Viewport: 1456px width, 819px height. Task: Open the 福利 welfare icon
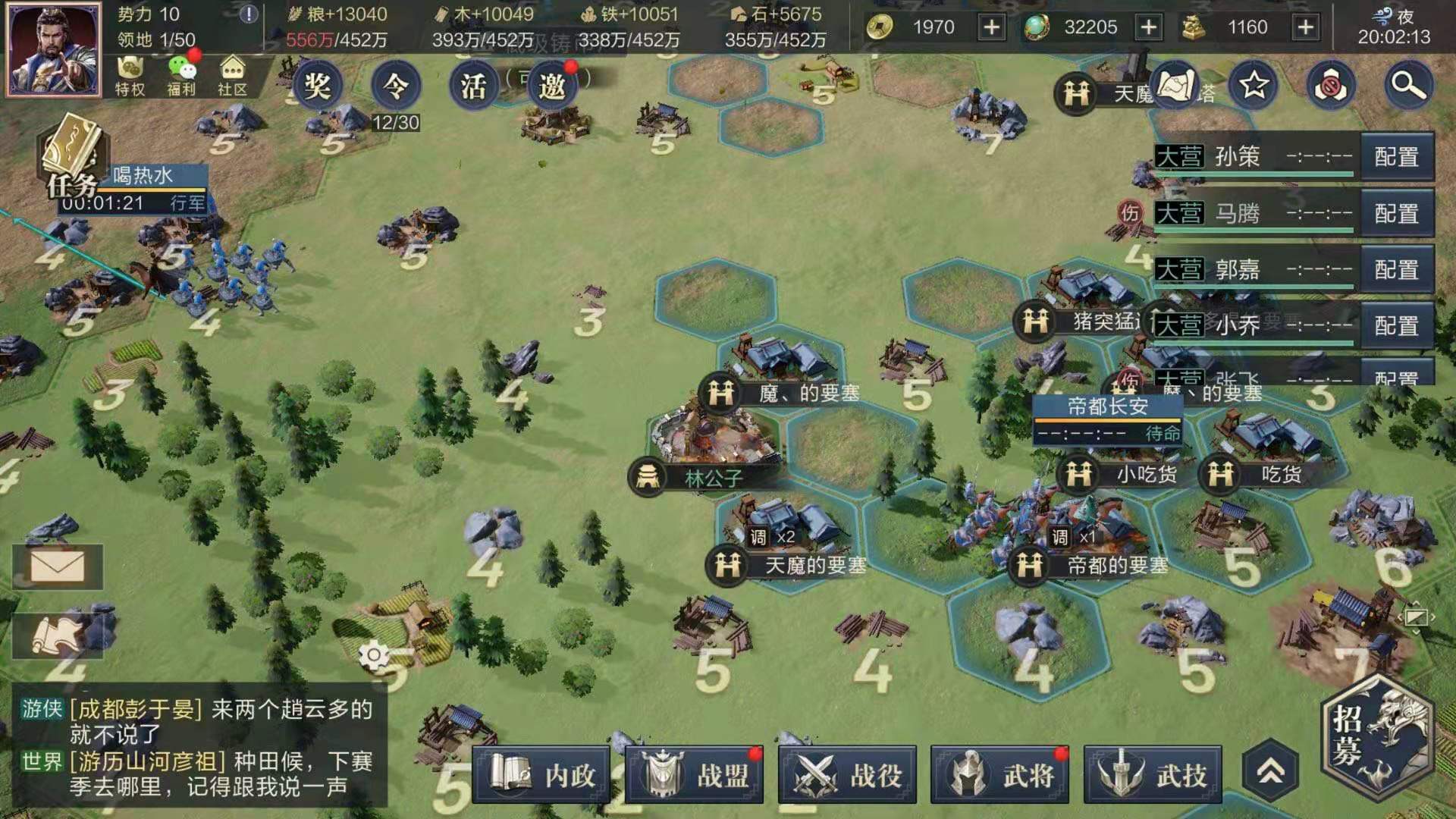(181, 76)
